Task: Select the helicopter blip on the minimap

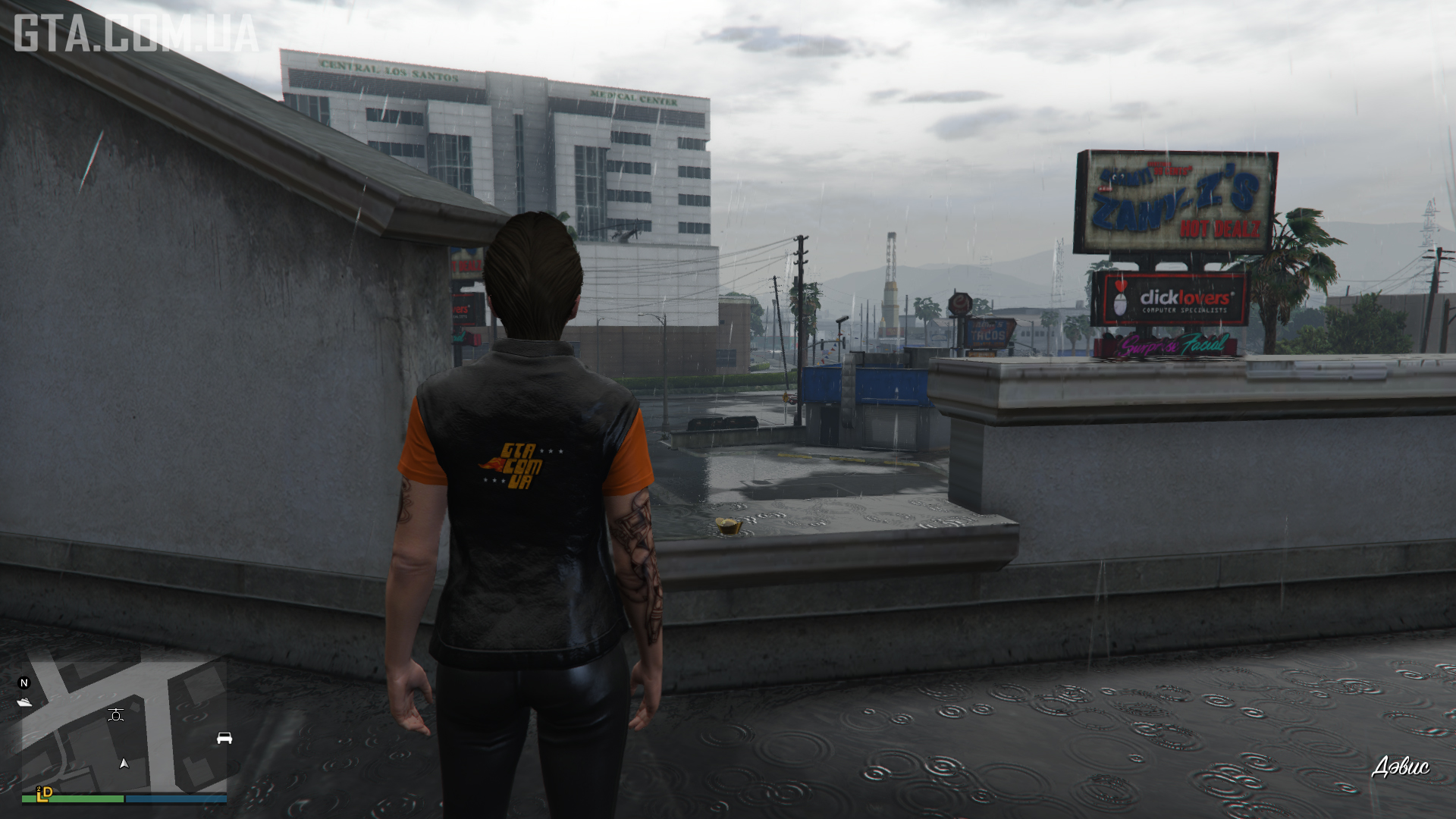Action: (116, 714)
